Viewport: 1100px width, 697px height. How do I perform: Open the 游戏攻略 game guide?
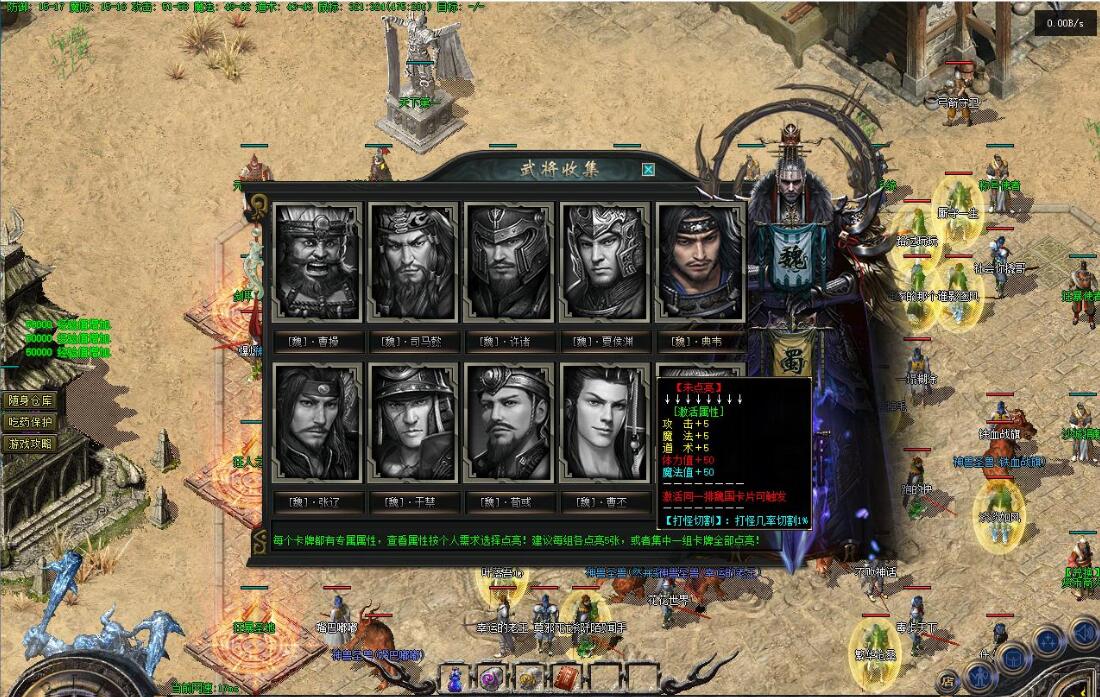pyautogui.click(x=30, y=443)
